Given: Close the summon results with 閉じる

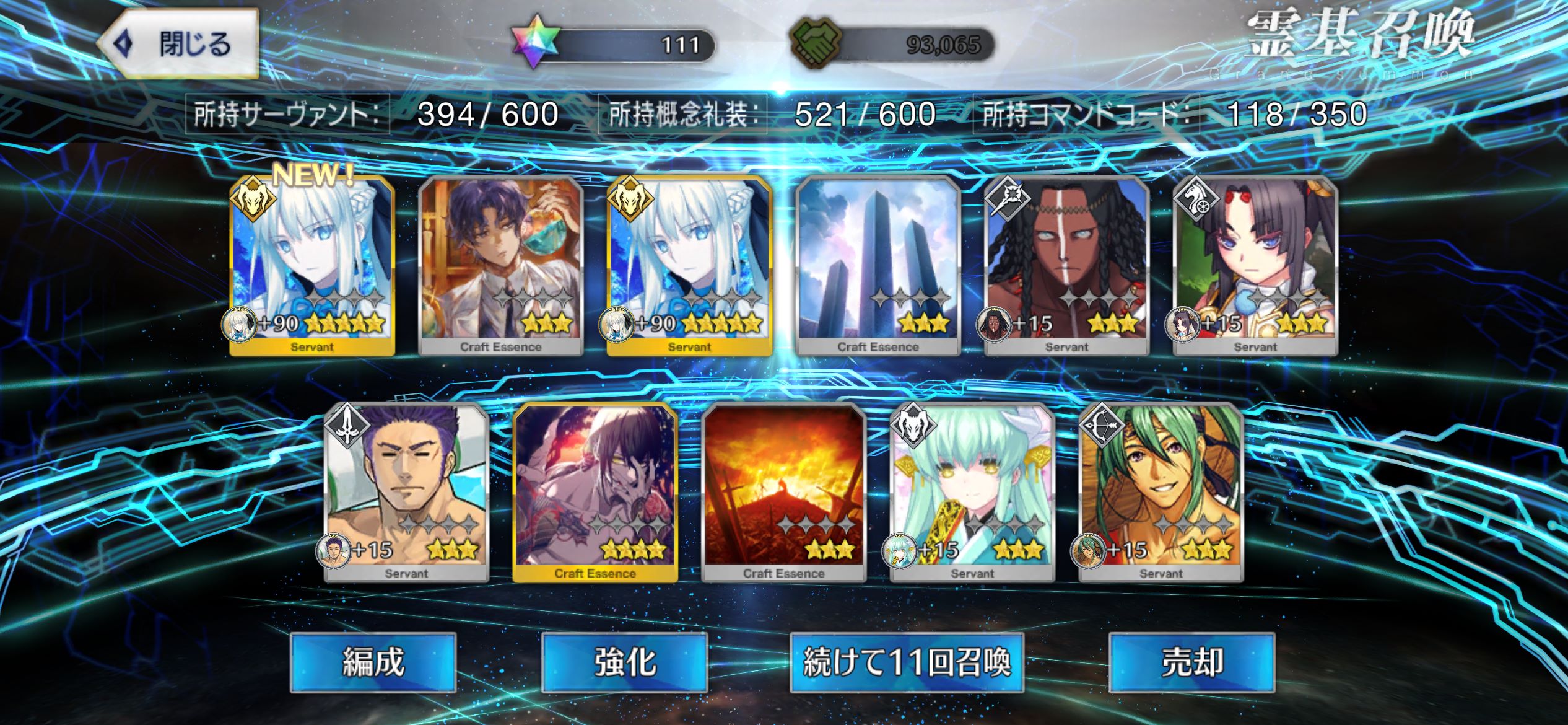Looking at the screenshot, I should [180, 45].
